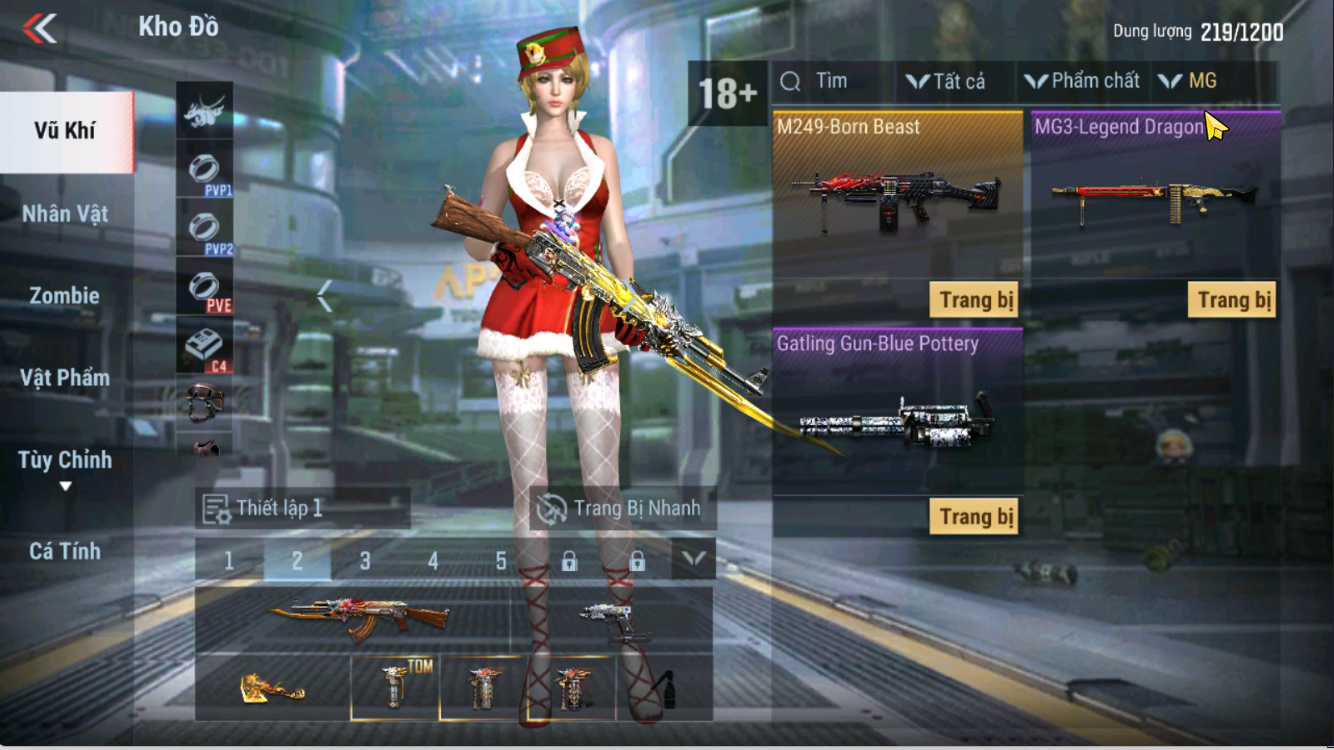Activate Trang Bị Nhanh quick equip
The image size is (1334, 750).
pyautogui.click(x=622, y=508)
